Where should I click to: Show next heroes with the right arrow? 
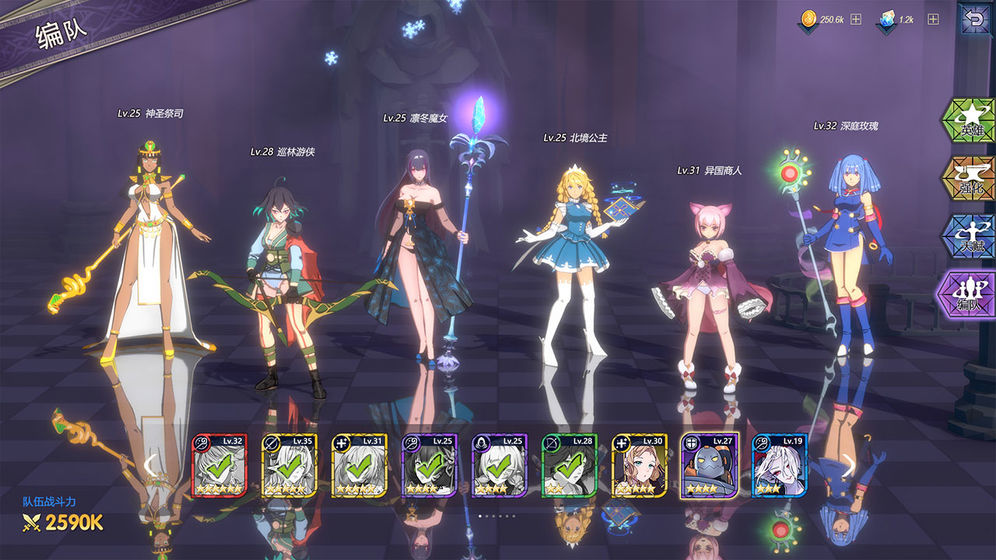(848, 464)
